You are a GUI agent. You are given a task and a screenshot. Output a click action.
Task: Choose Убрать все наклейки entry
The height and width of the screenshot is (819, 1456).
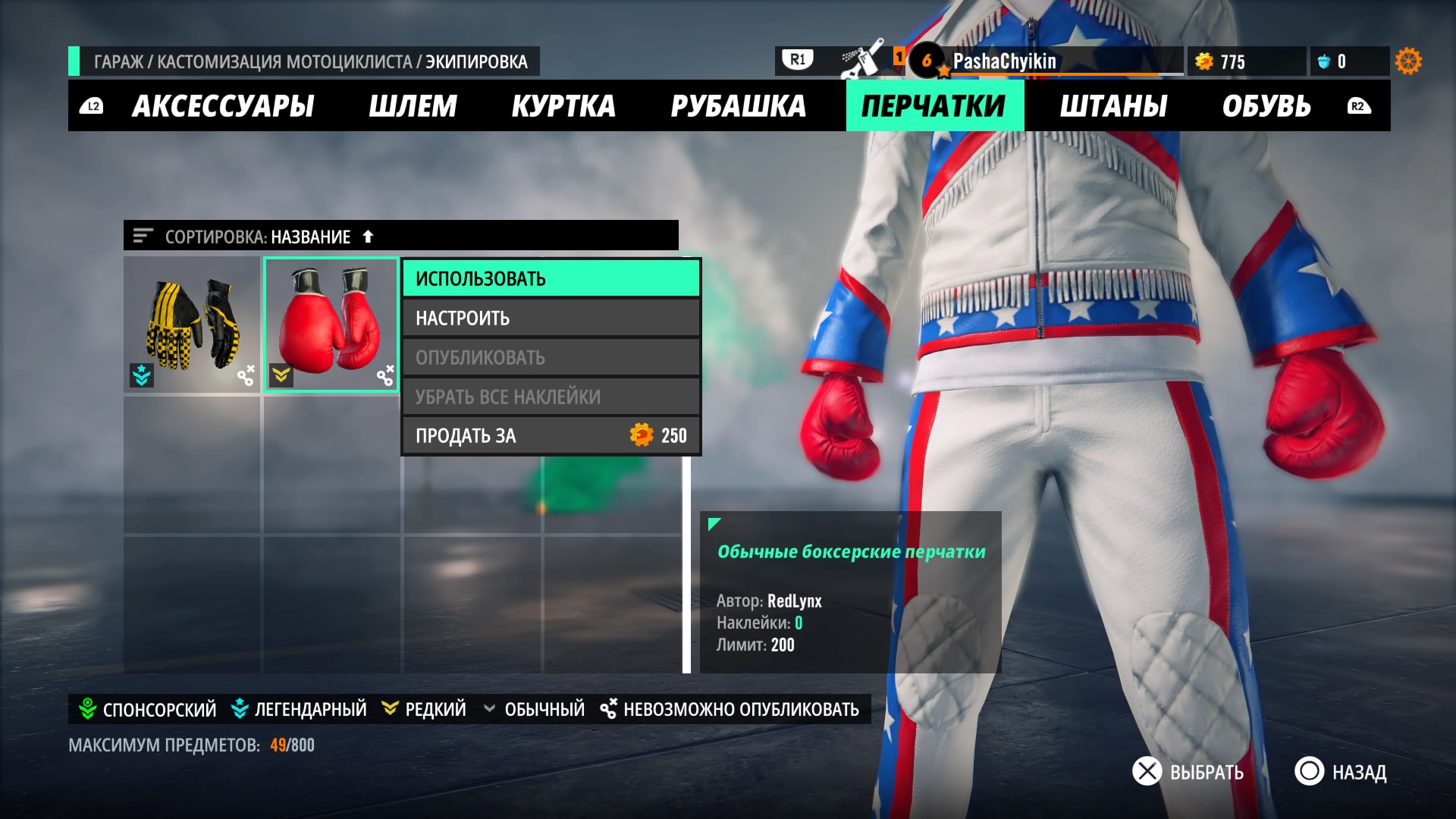[x=551, y=397]
